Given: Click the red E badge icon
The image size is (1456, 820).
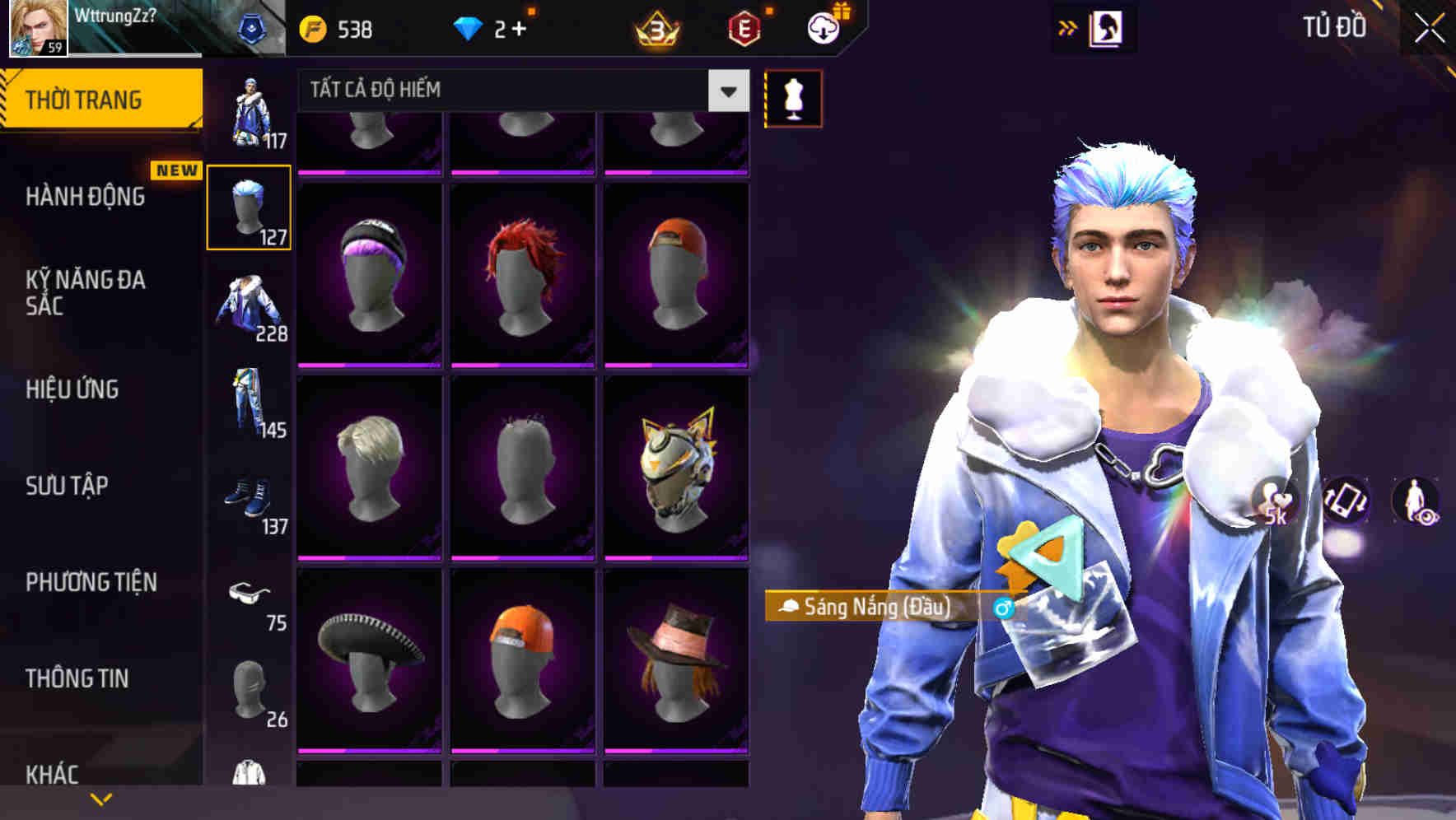Looking at the screenshot, I should pyautogui.click(x=742, y=27).
